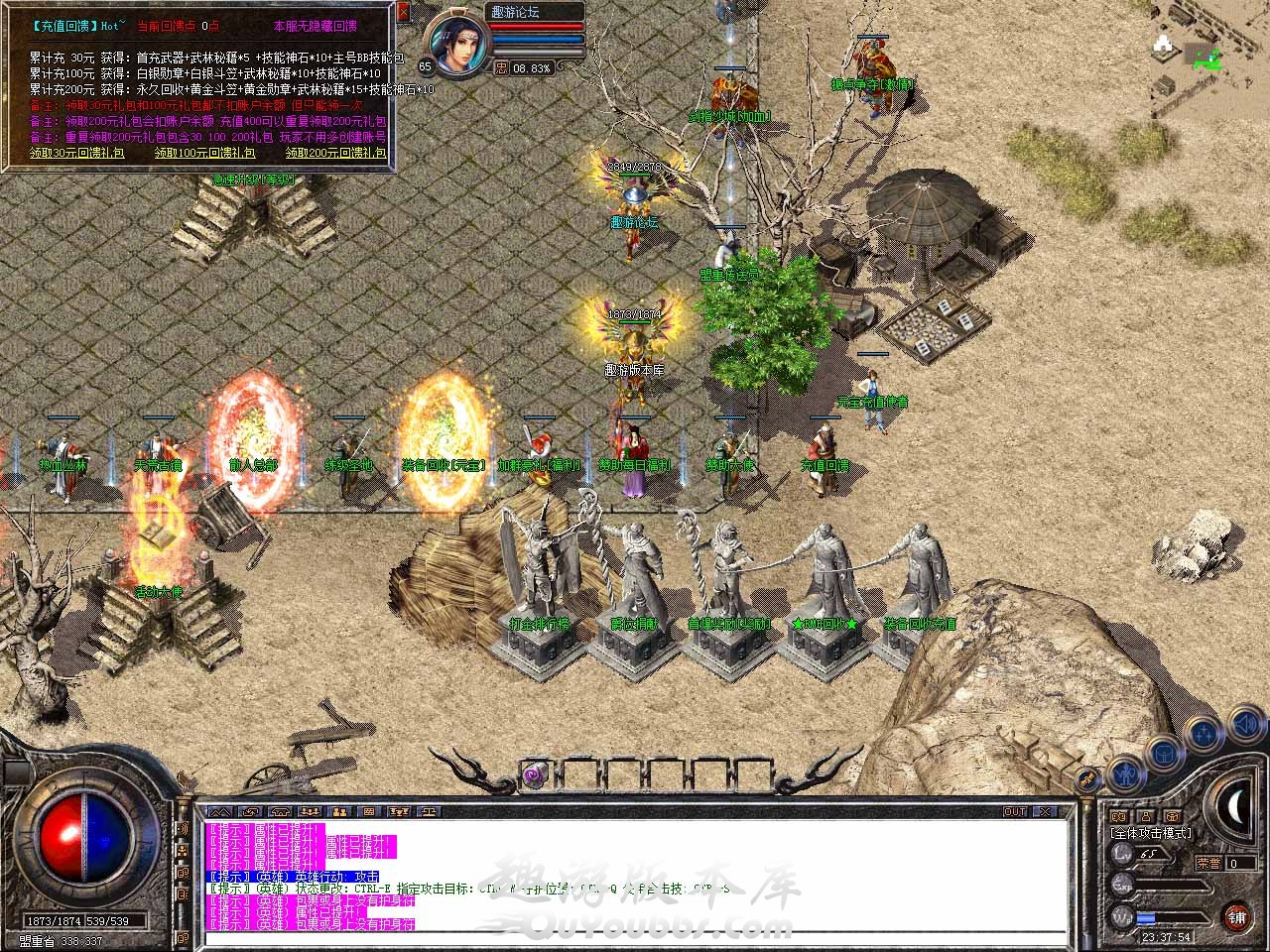The height and width of the screenshot is (952, 1270).
Task: Claim the 100元 rebate gift pack link
Action: pos(205,153)
